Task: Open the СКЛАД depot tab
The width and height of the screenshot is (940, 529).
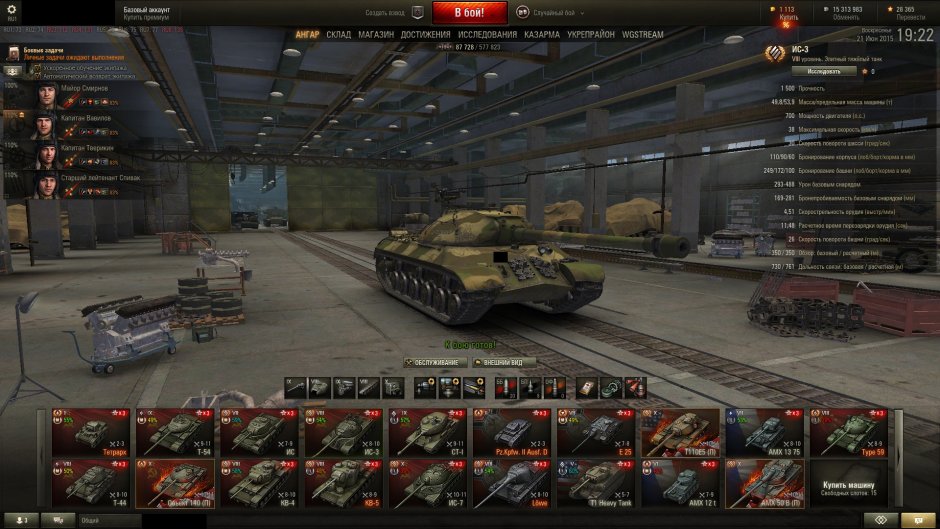Action: point(338,35)
